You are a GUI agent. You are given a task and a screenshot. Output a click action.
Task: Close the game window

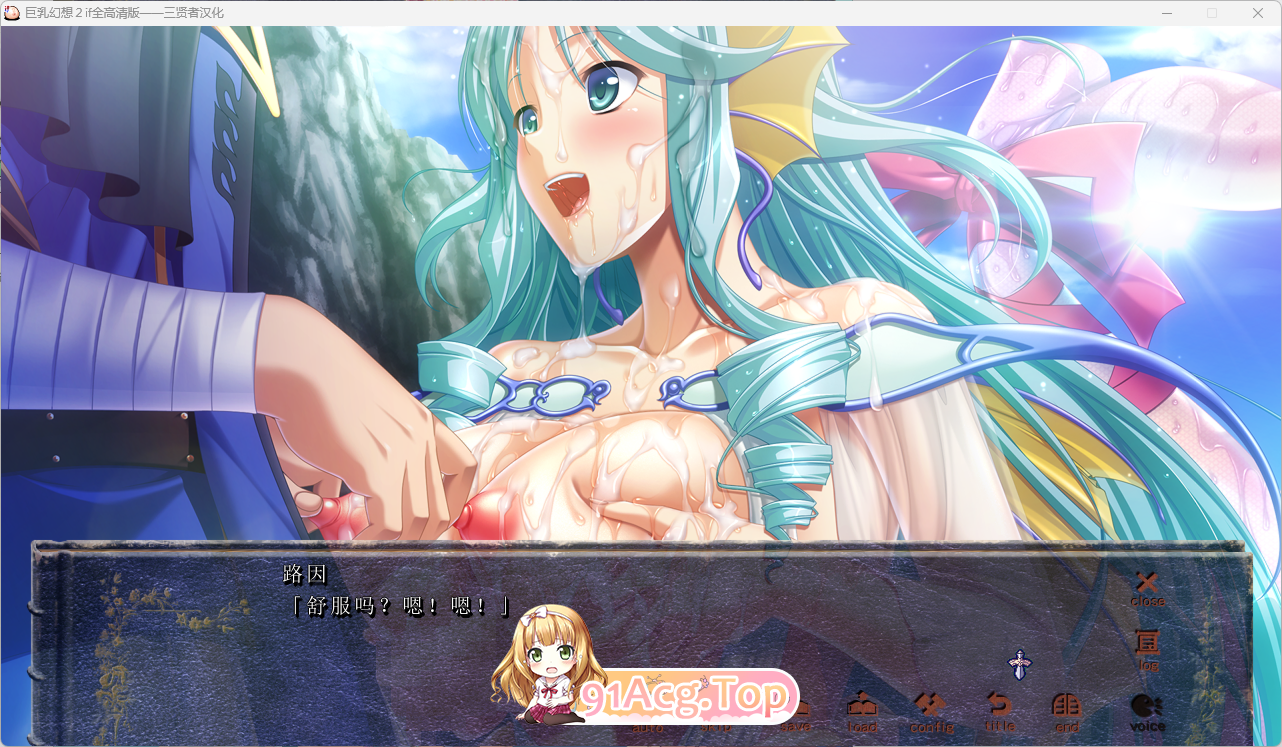[1258, 13]
